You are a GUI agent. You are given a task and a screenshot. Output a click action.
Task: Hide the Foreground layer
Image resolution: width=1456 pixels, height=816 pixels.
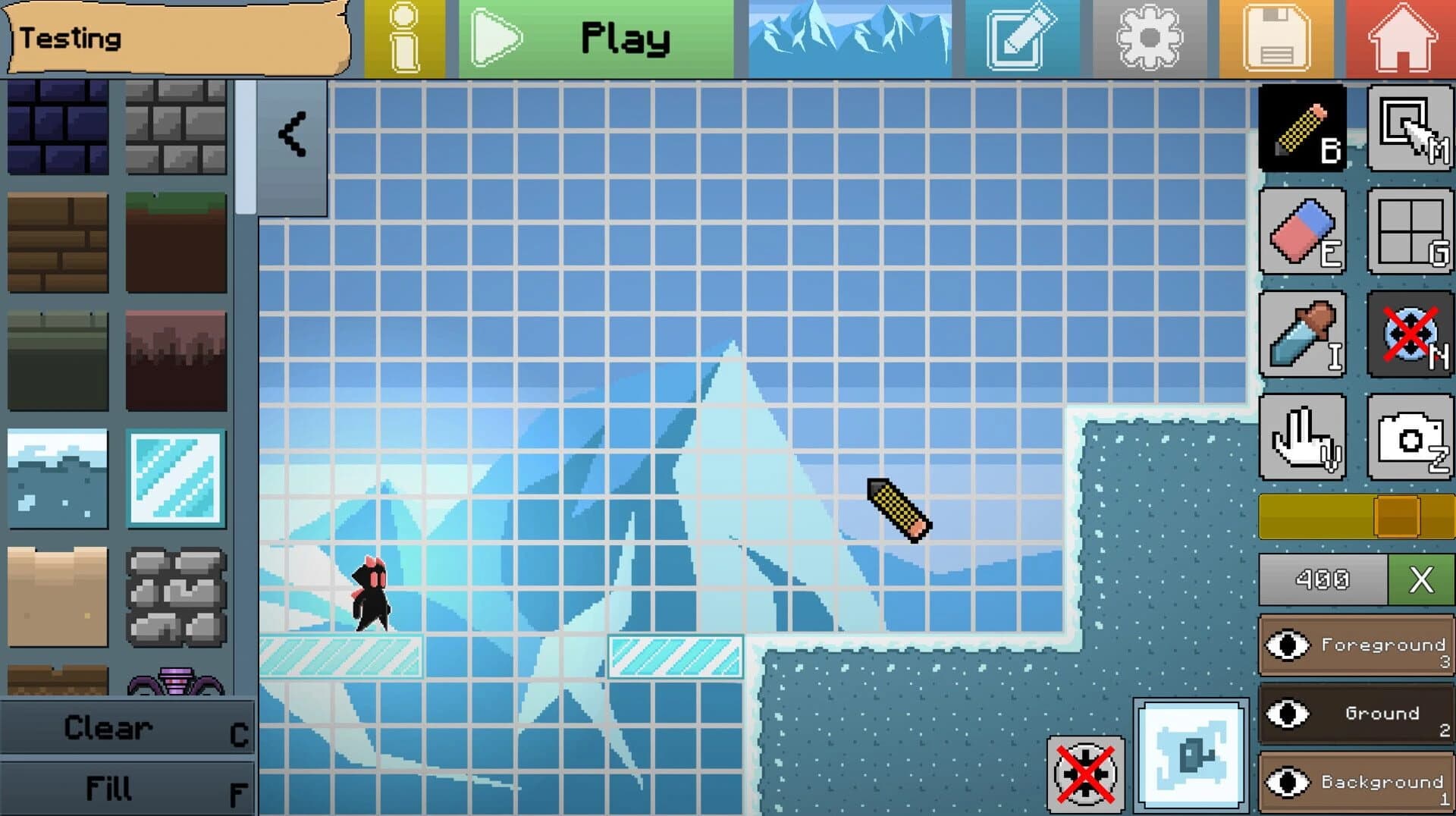click(x=1287, y=645)
